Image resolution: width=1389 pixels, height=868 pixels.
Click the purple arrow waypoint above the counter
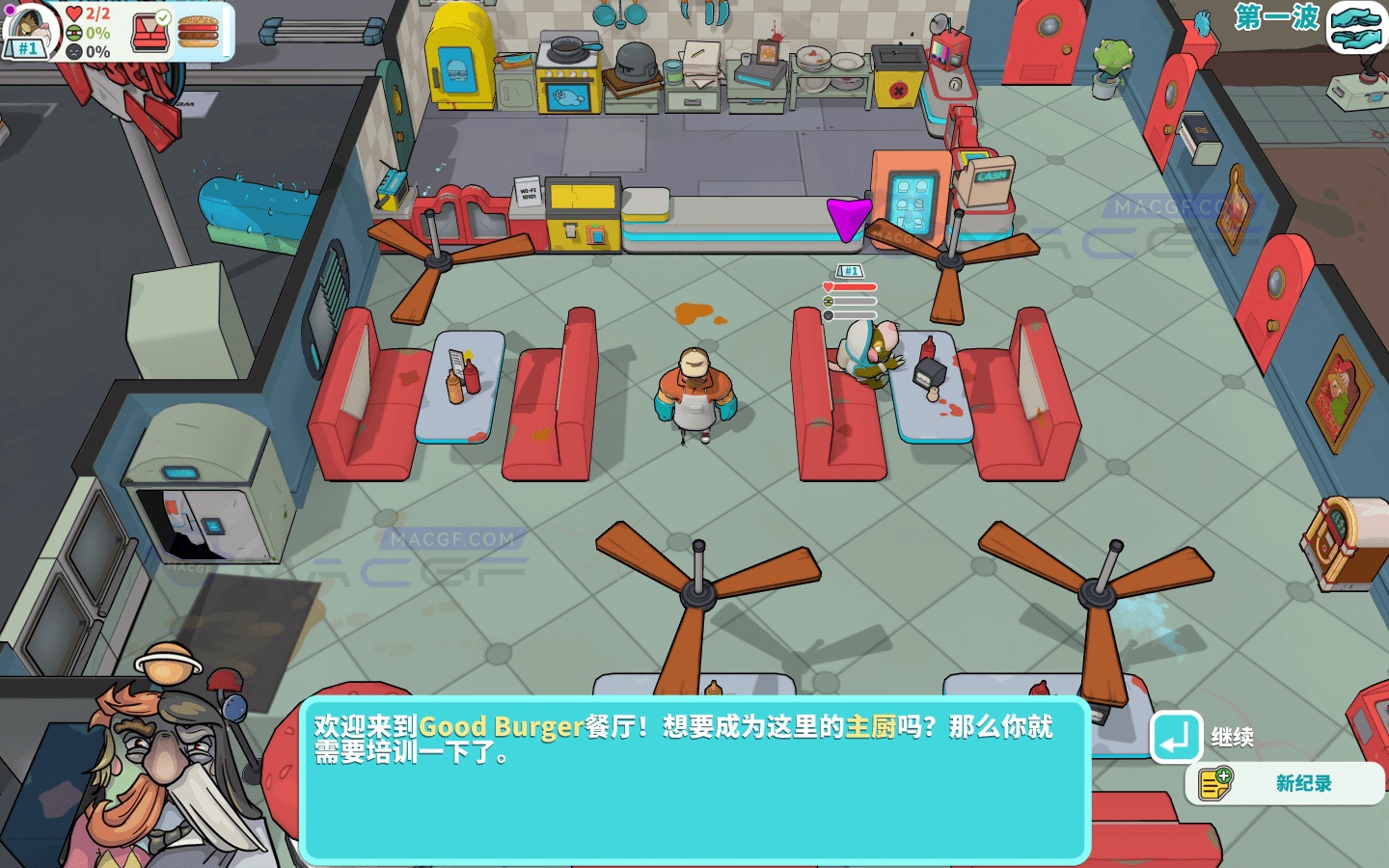(x=850, y=219)
